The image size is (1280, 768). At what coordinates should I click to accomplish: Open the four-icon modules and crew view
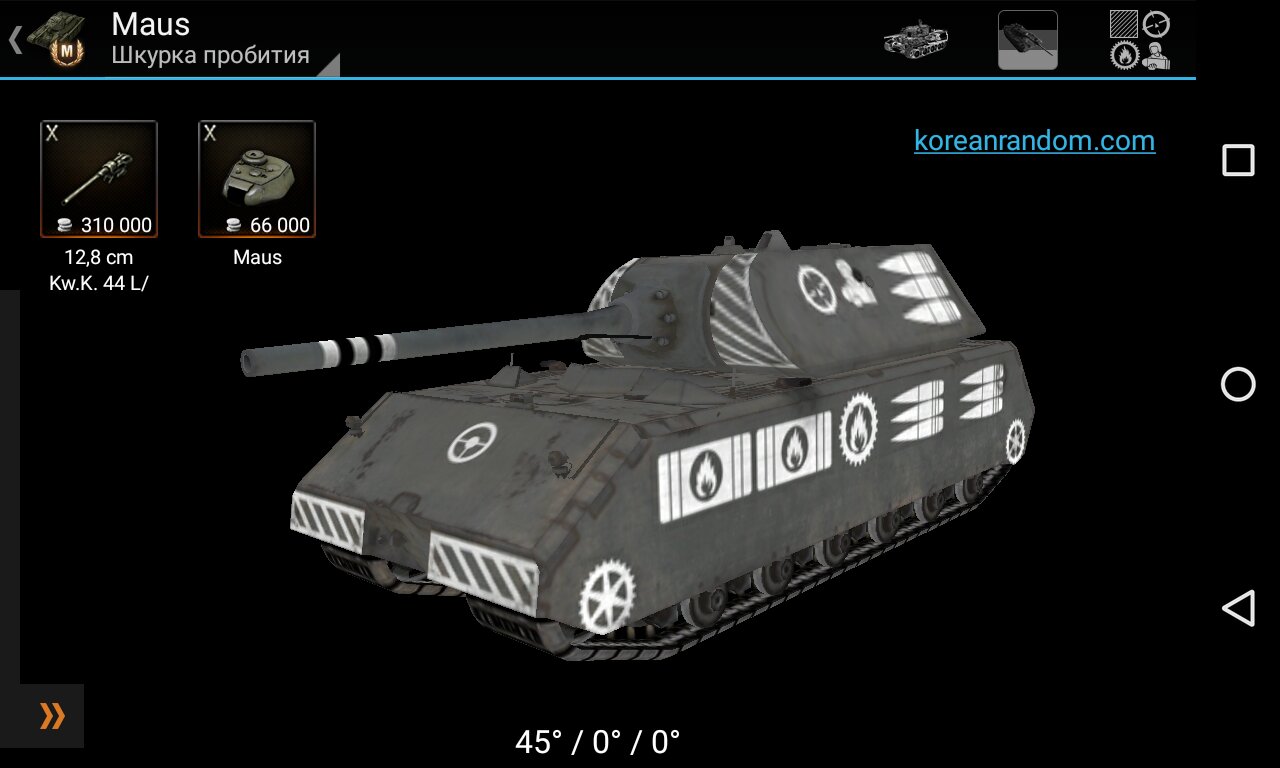(x=1140, y=40)
